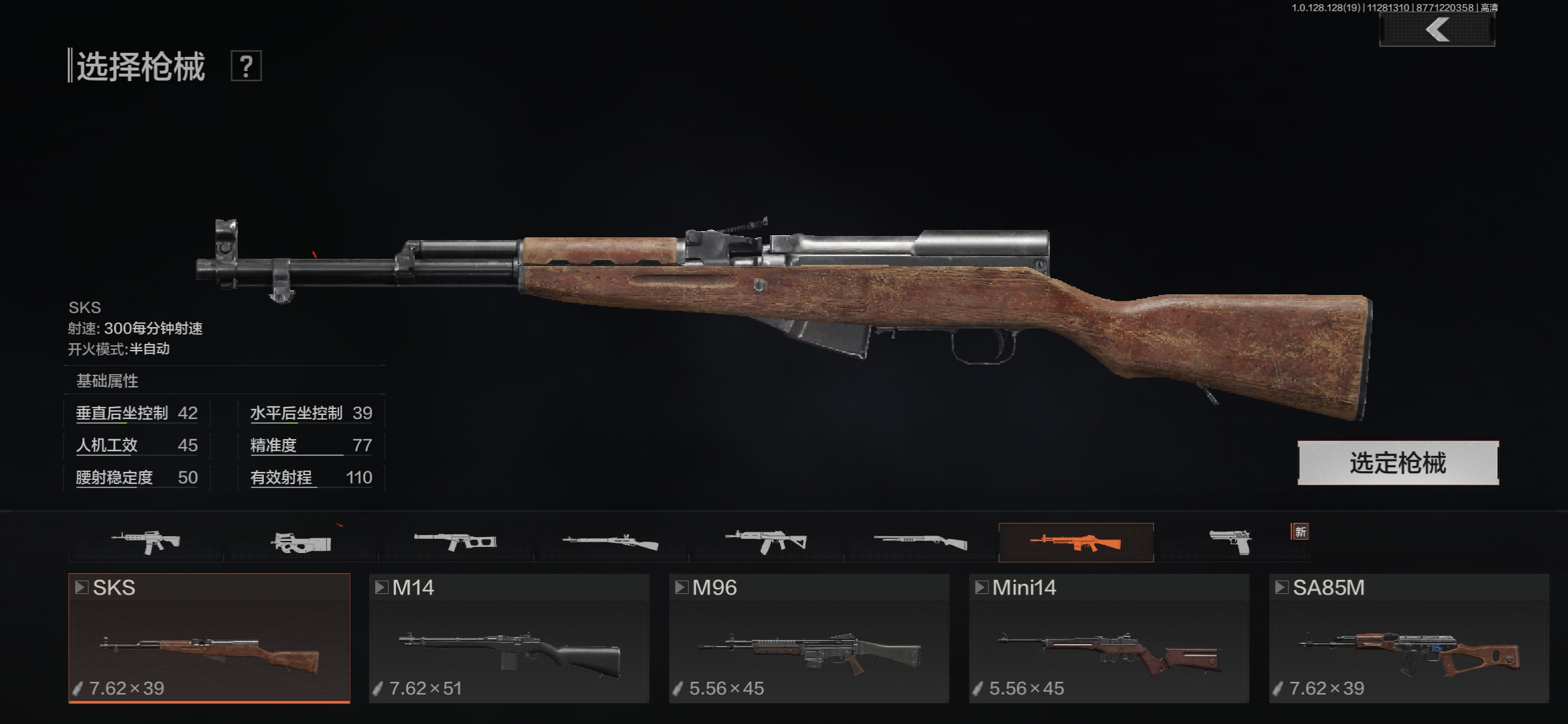Viewport: 1568px width, 724px height.
Task: Open the question mark help button
Action: point(246,66)
